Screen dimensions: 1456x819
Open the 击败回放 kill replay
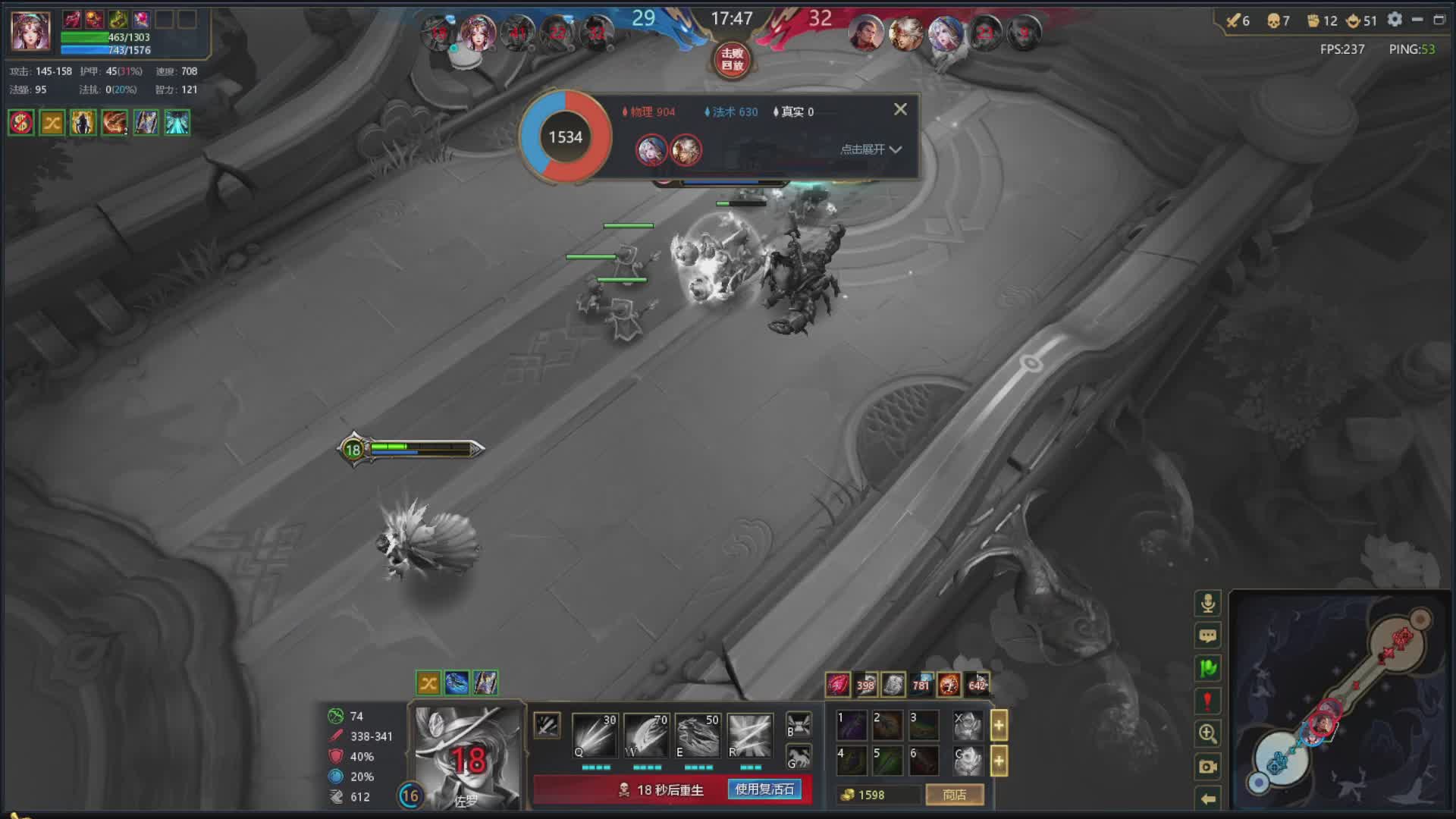[x=732, y=60]
